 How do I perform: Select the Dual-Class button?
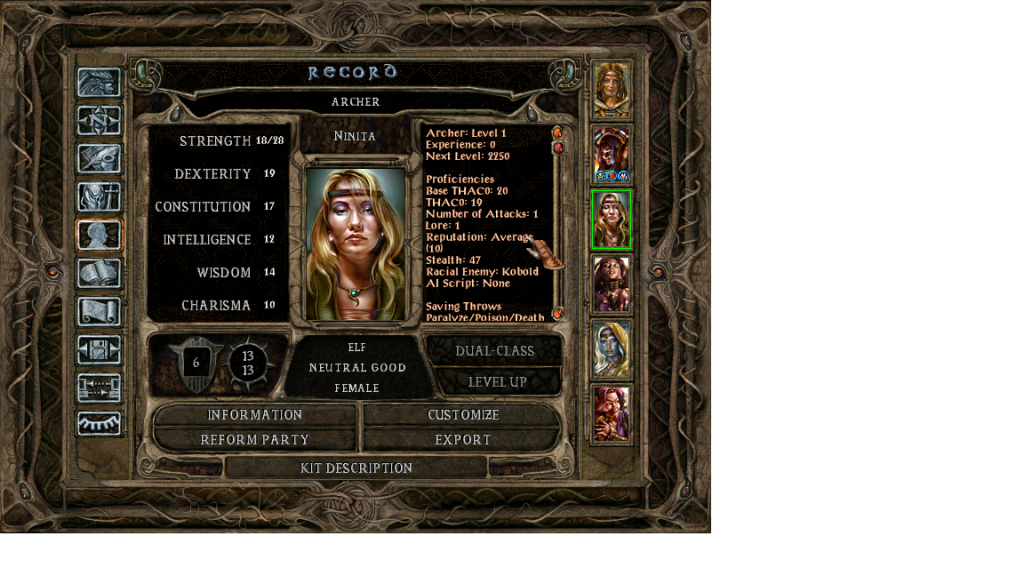(x=494, y=351)
